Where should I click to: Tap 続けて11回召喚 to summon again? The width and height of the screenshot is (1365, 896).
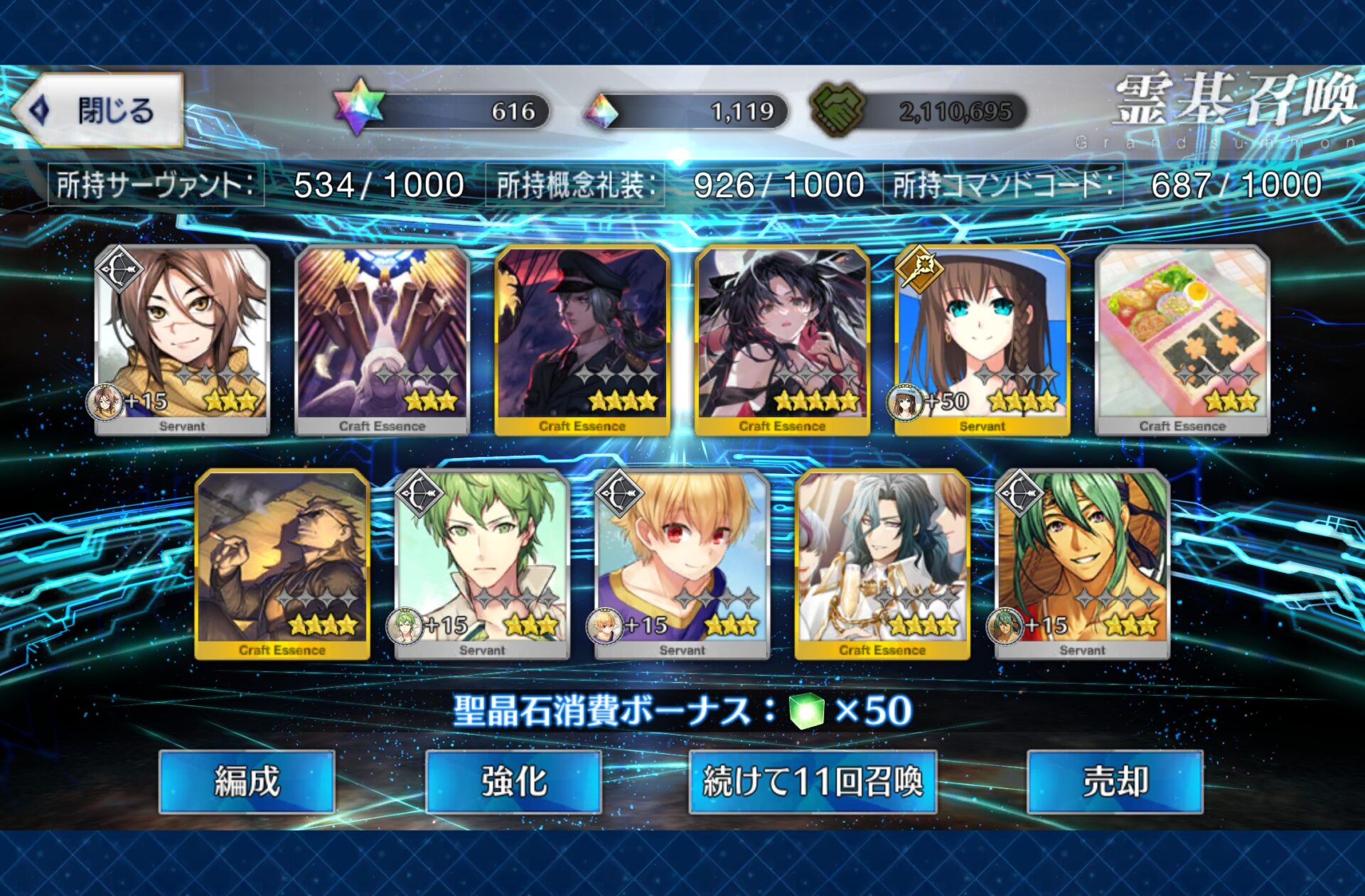[813, 782]
